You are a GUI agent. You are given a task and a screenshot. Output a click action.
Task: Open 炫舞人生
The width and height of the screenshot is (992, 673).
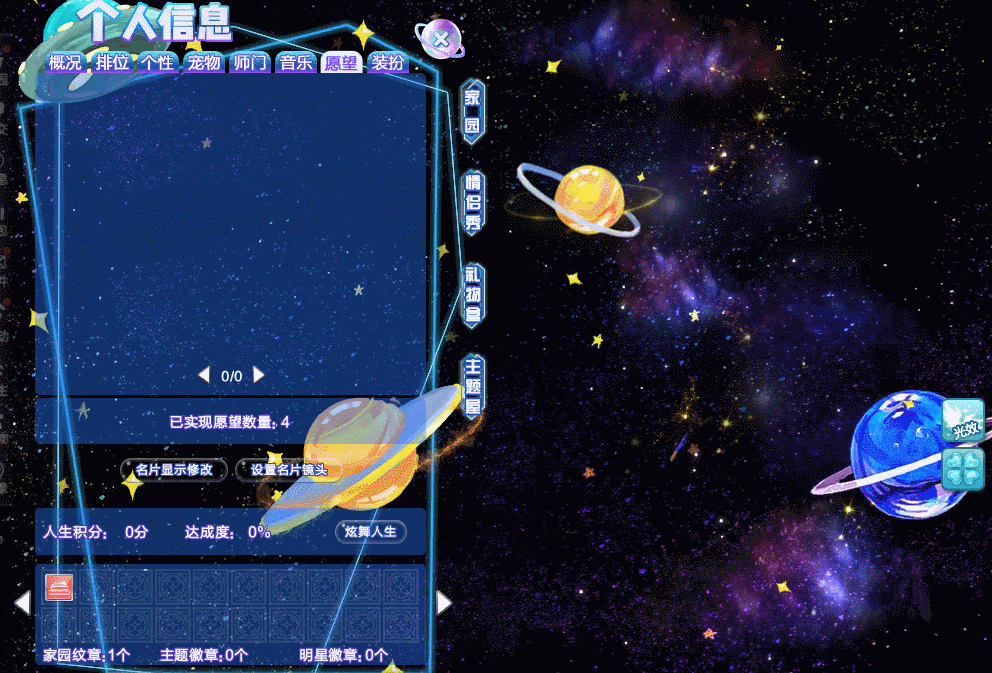(371, 531)
